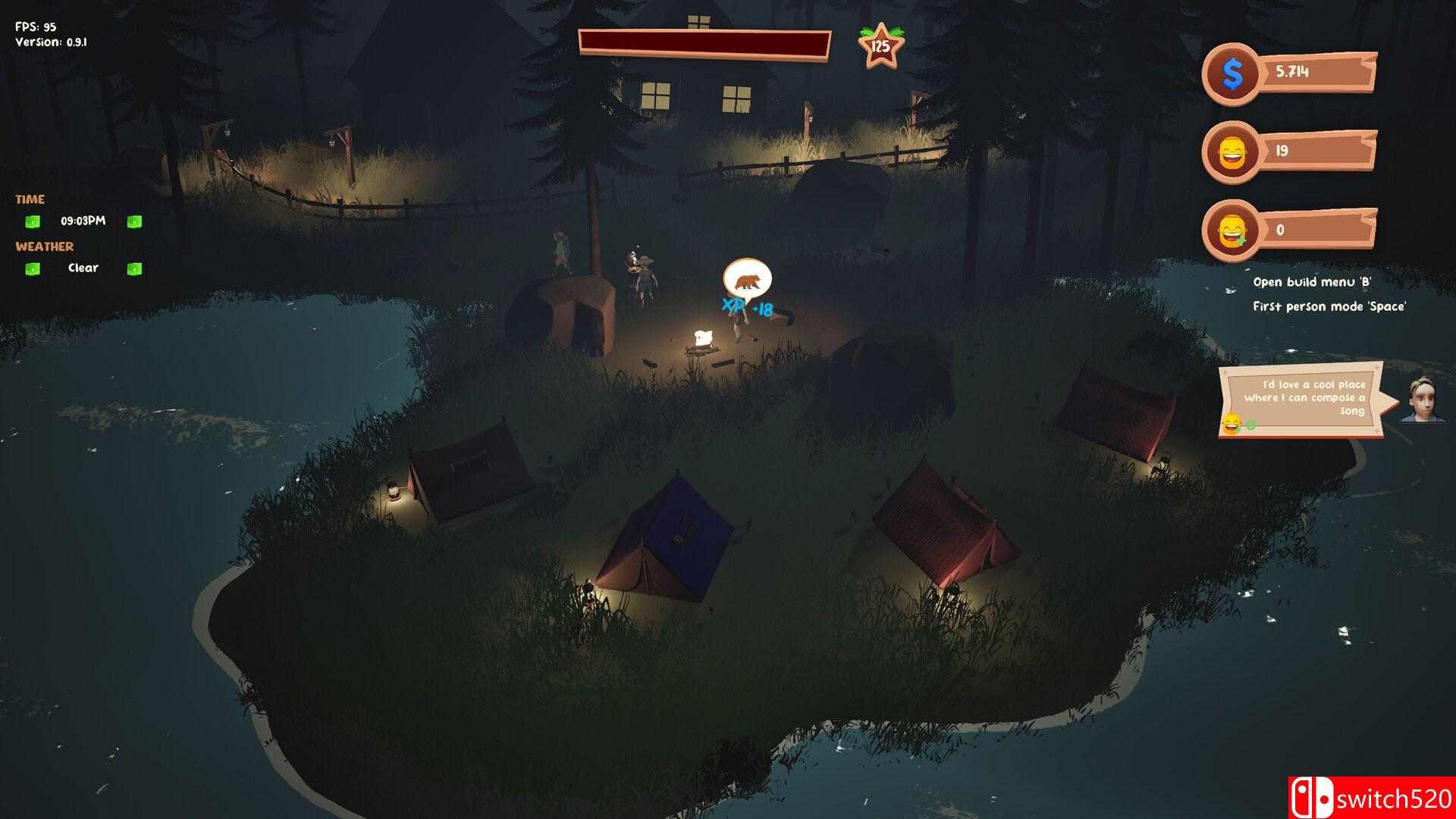Switch to the next weather setting
This screenshot has width=1456, height=819.
(134, 268)
